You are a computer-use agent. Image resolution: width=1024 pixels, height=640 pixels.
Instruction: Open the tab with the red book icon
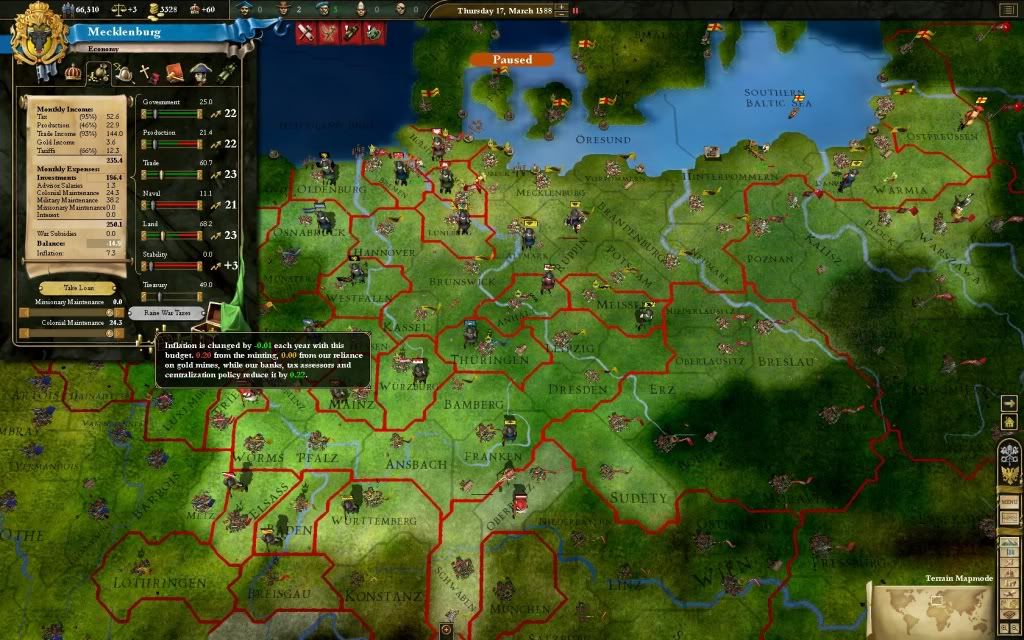point(172,72)
